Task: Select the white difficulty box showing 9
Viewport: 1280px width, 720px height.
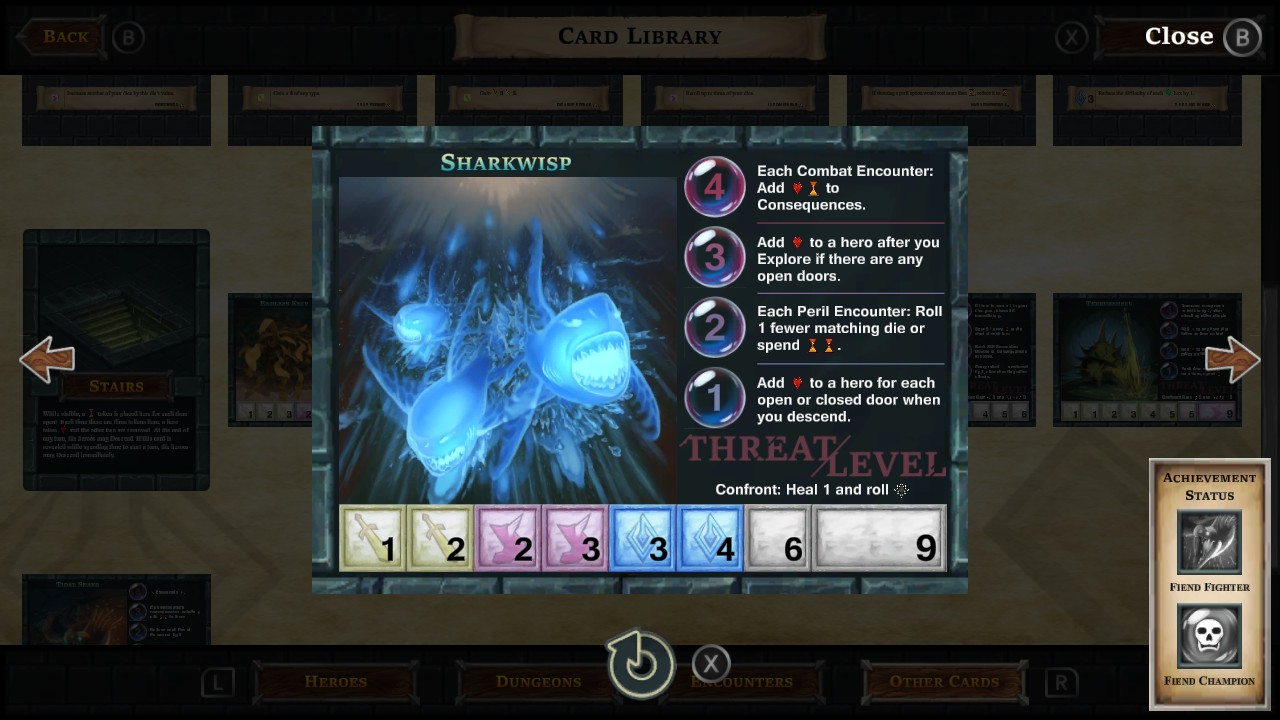Action: pyautogui.click(x=878, y=538)
